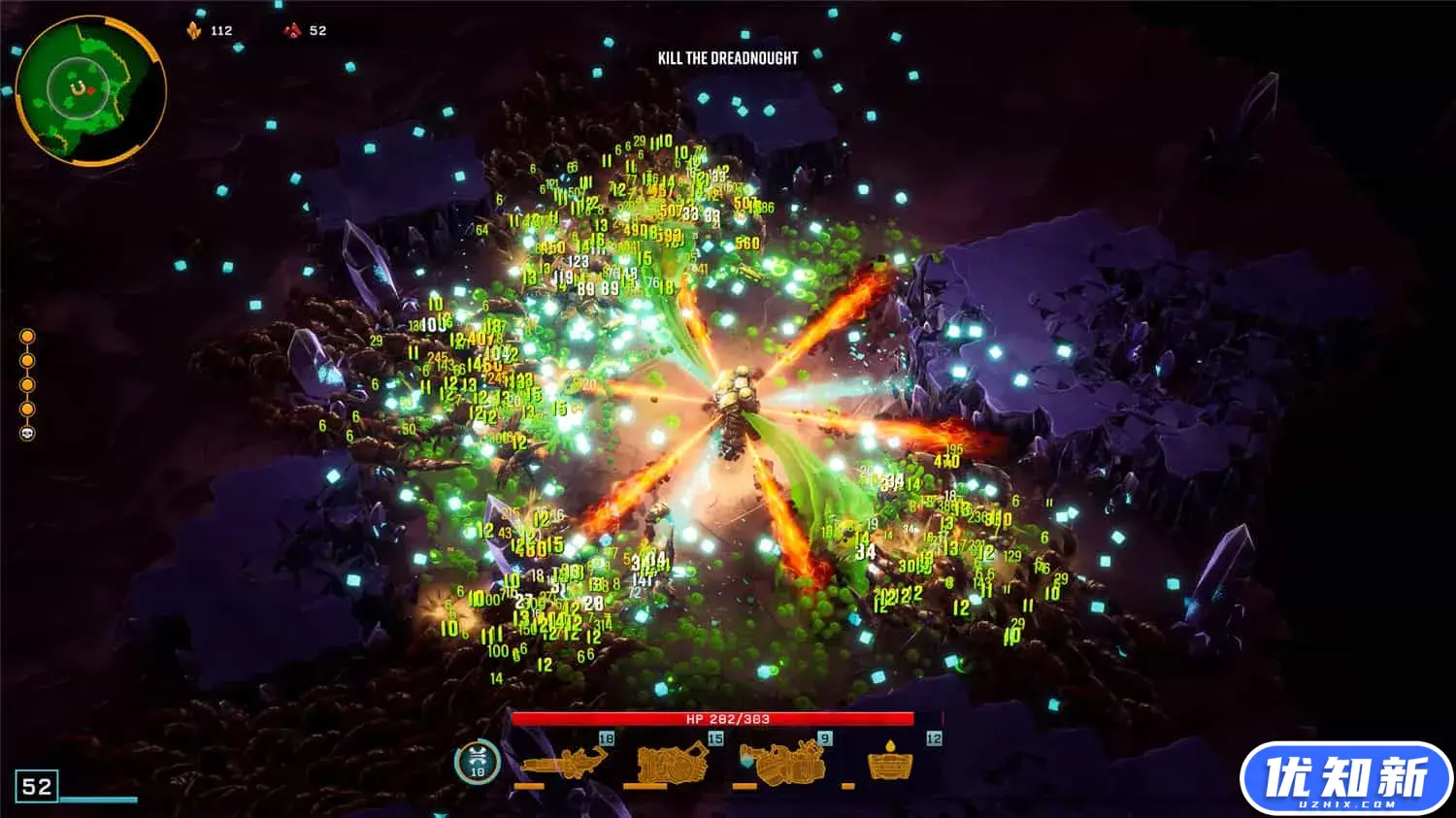The image size is (1456, 818).
Task: Click the red mineral resource icon
Action: tap(292, 31)
